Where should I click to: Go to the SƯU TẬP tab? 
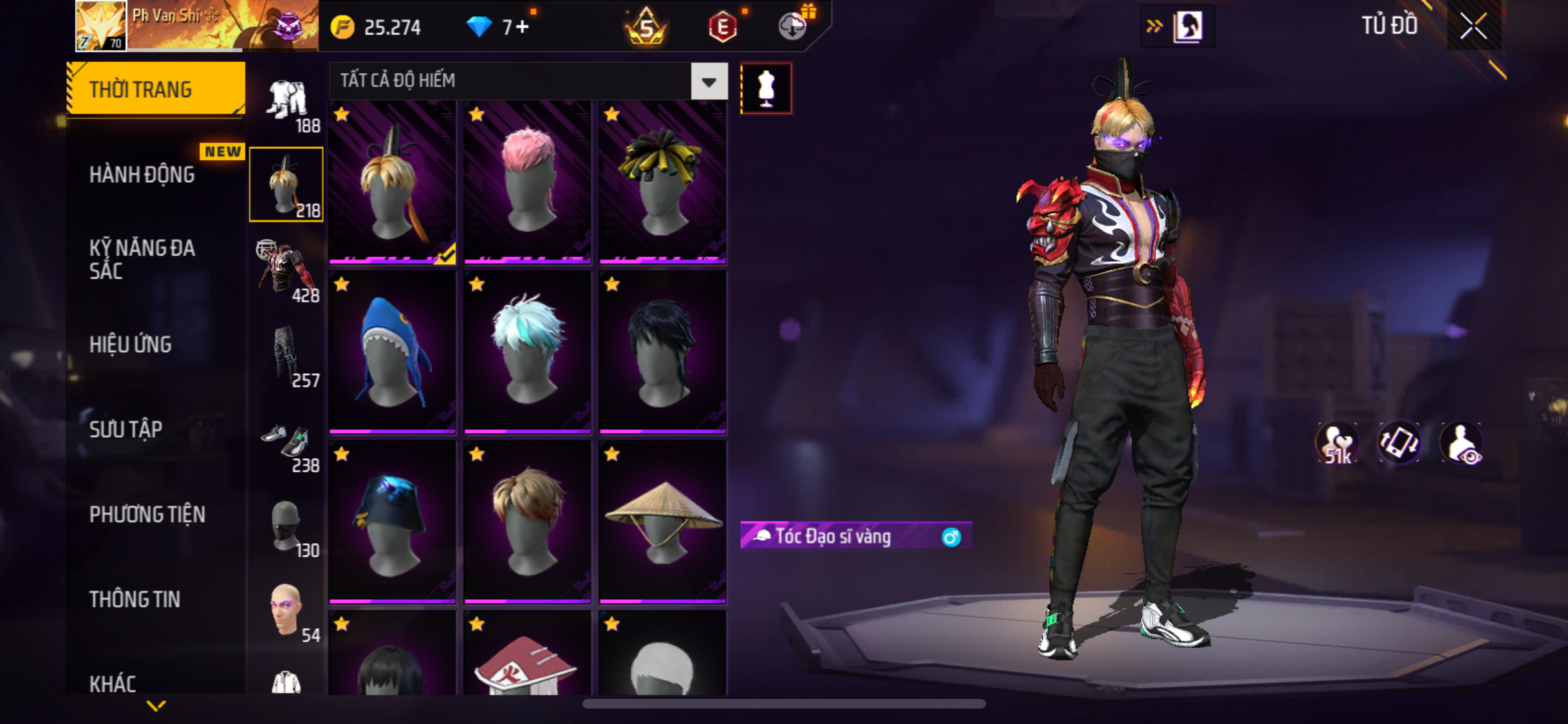tap(126, 429)
